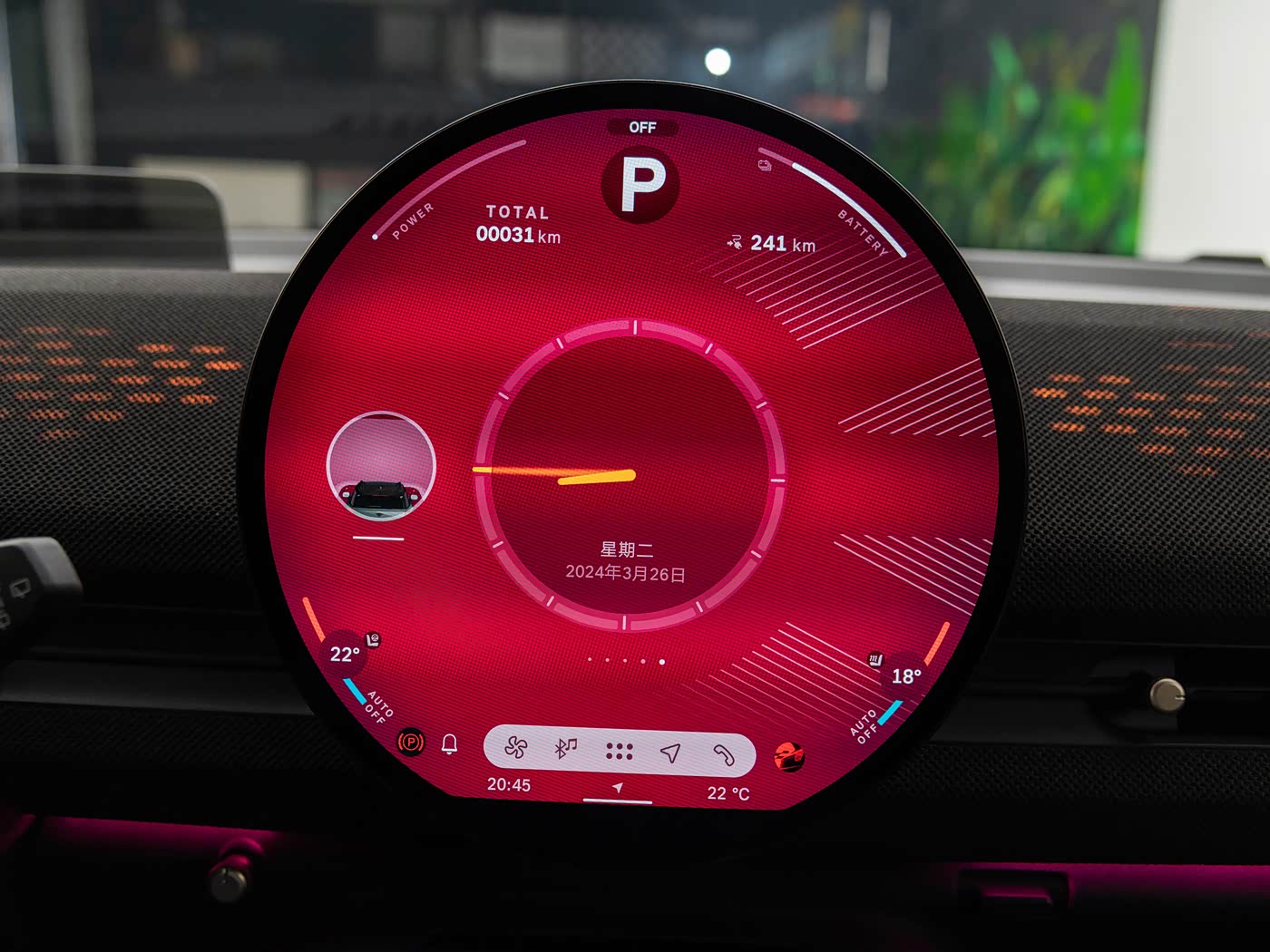The width and height of the screenshot is (1270, 952).
Task: Adjust the 22° driver temperature bubble
Action: click(345, 655)
